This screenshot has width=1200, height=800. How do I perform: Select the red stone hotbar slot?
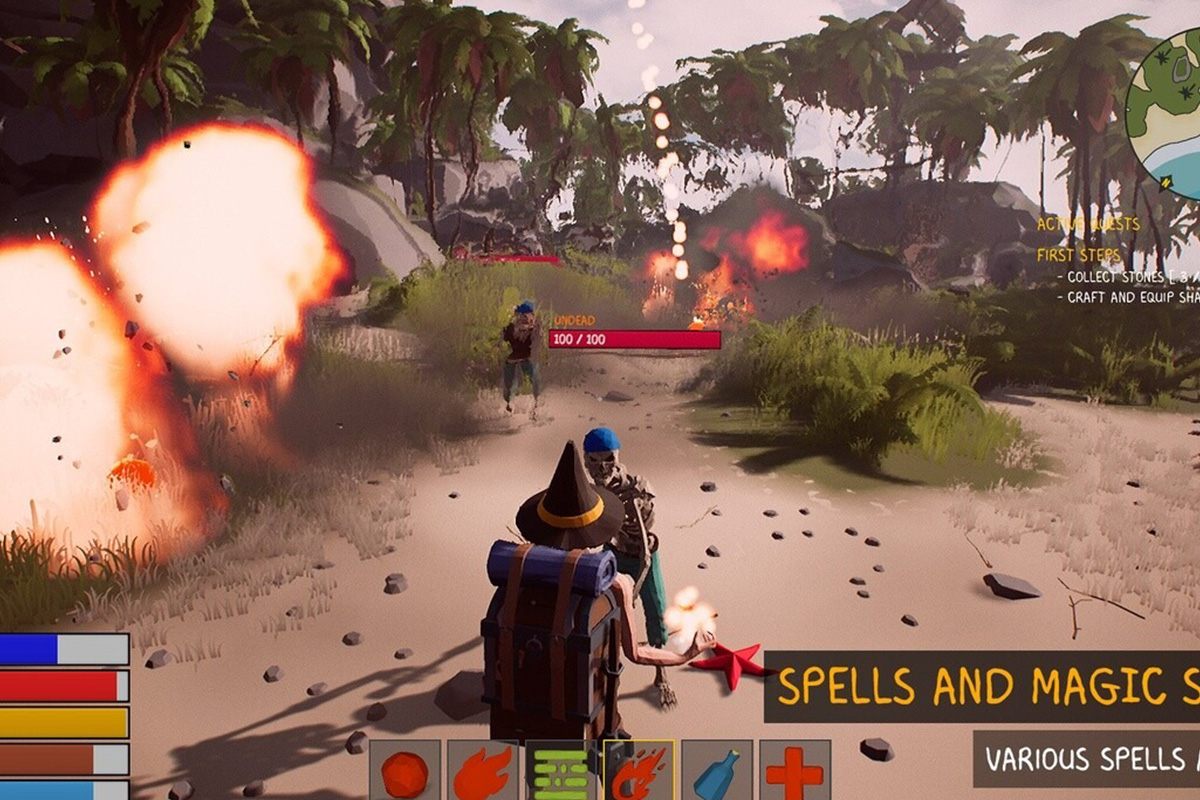pyautogui.click(x=404, y=771)
